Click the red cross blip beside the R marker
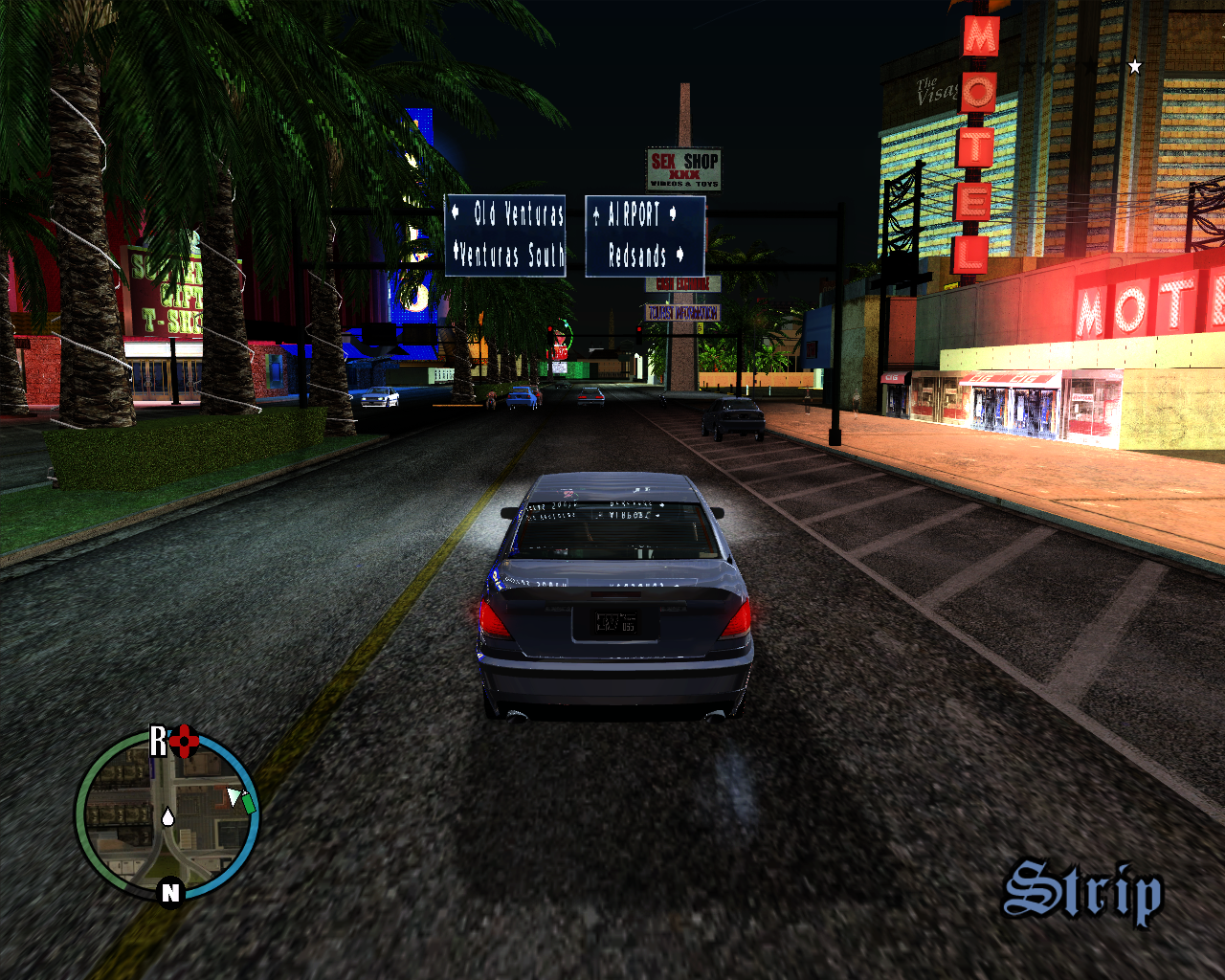The image size is (1225, 980). click(x=185, y=739)
